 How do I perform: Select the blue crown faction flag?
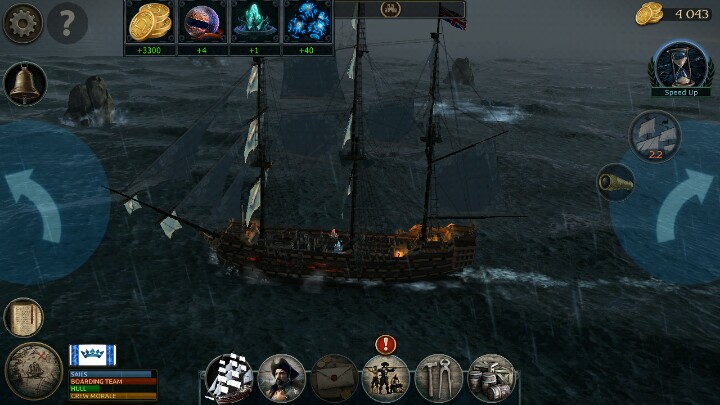tap(92, 355)
